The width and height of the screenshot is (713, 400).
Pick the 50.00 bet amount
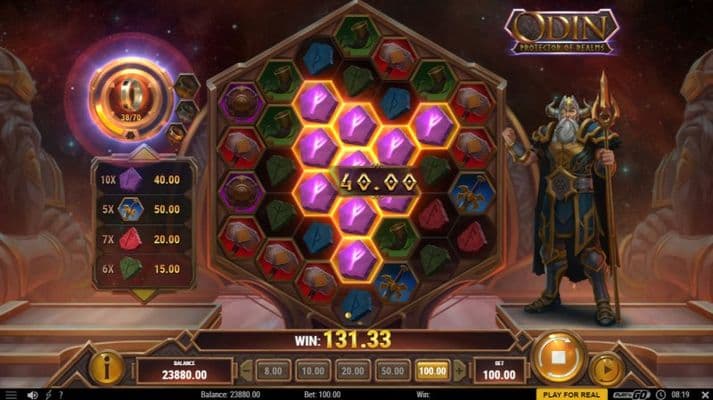tap(392, 370)
